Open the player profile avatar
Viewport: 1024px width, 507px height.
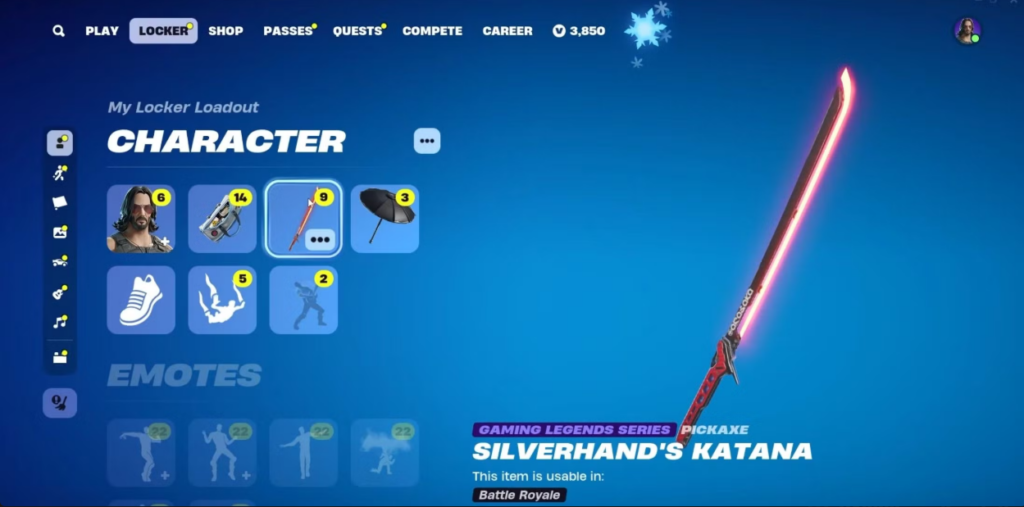pos(967,31)
